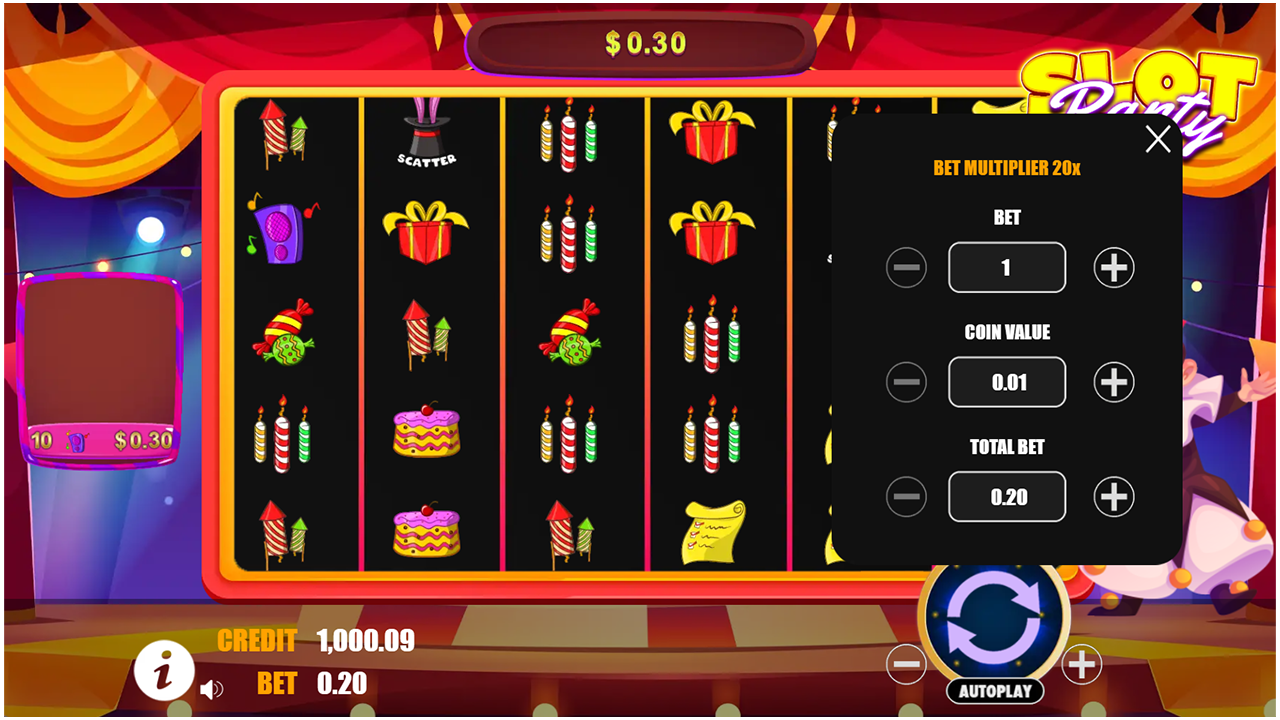Increase BET using its plus icon
This screenshot has width=1280, height=720.
tap(1112, 267)
